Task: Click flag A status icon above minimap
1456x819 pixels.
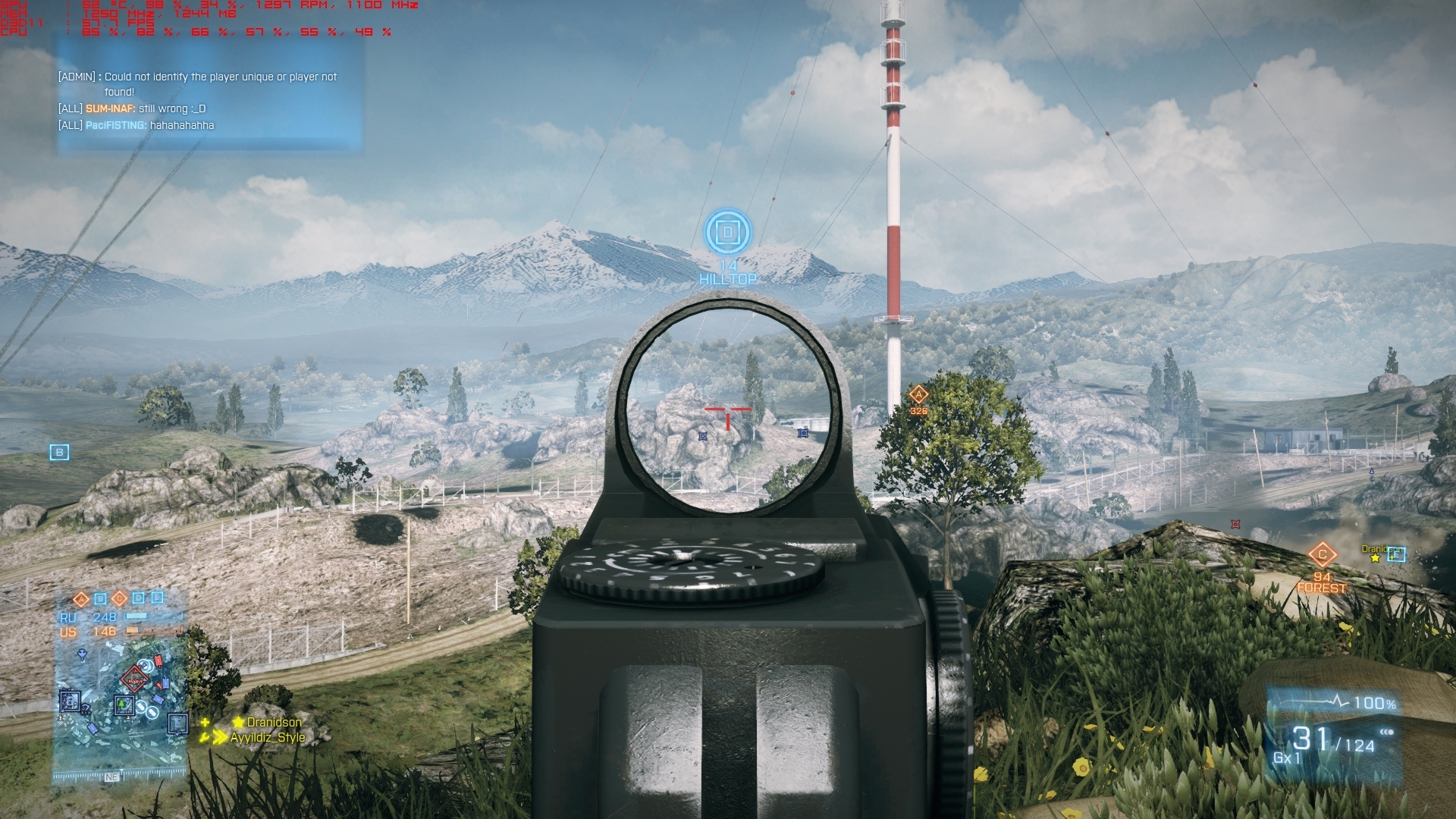Action: coord(81,599)
